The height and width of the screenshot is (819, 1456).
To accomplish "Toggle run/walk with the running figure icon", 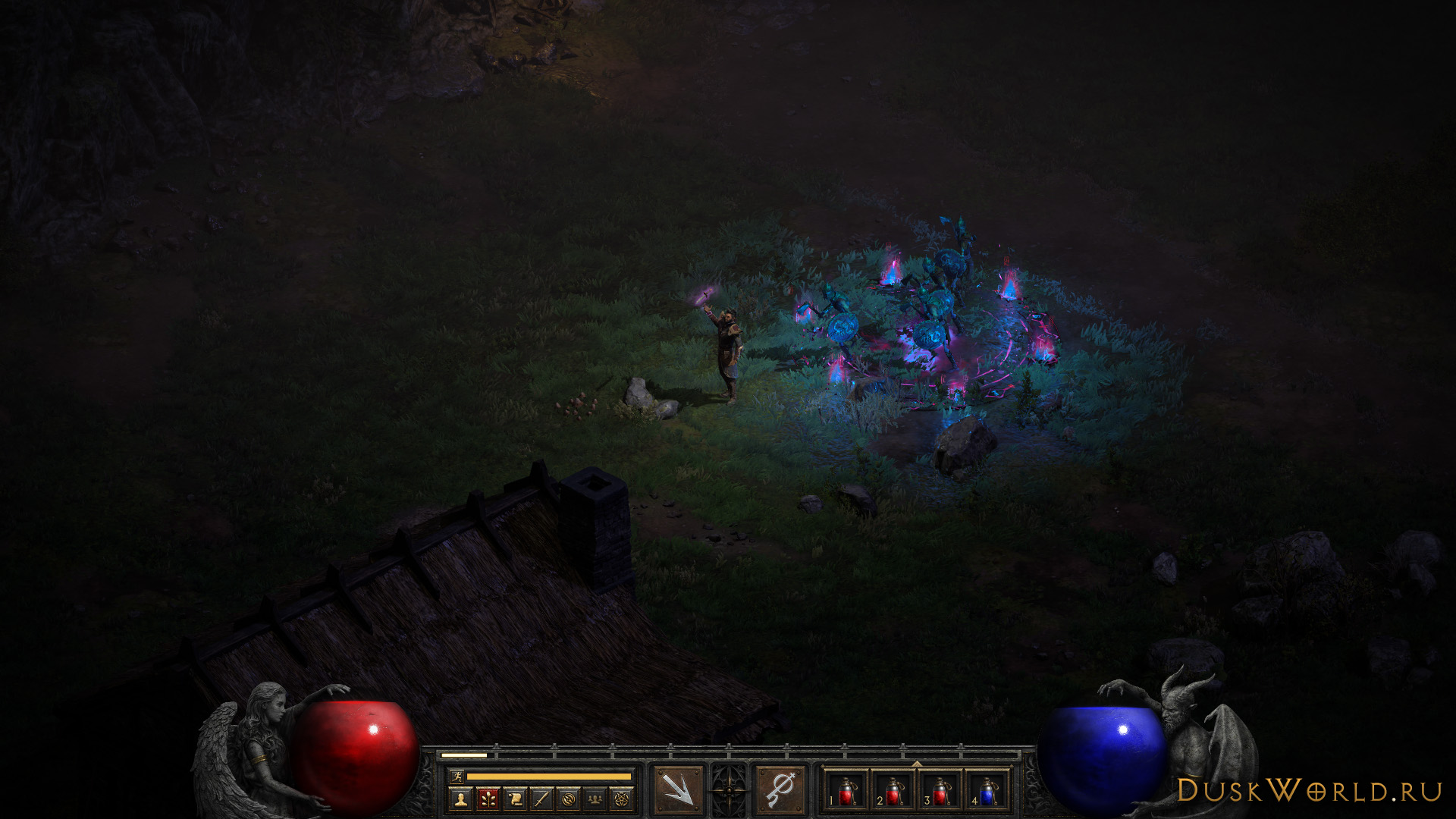I will pos(457,777).
